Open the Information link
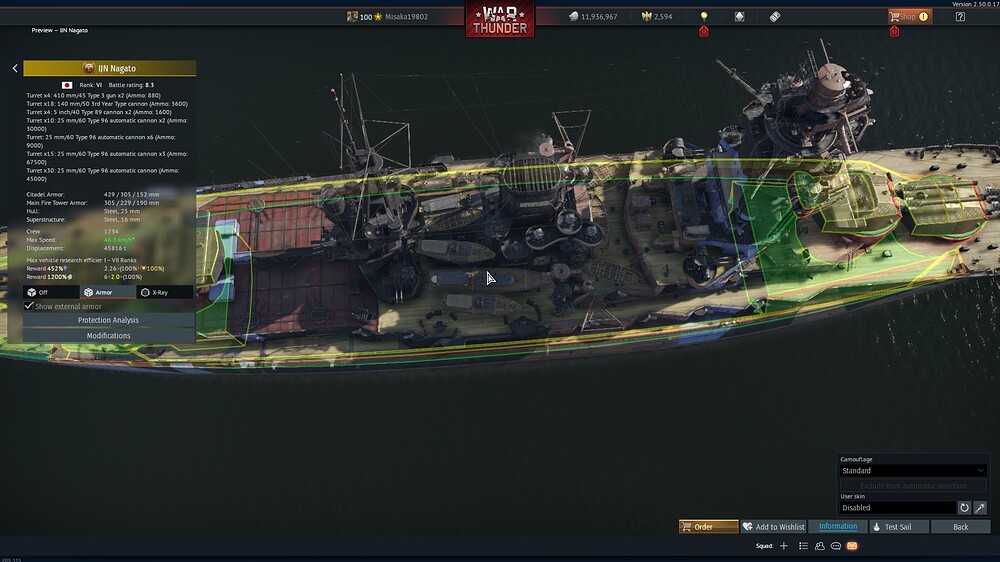Viewport: 1000px width, 562px height. pyautogui.click(x=838, y=526)
